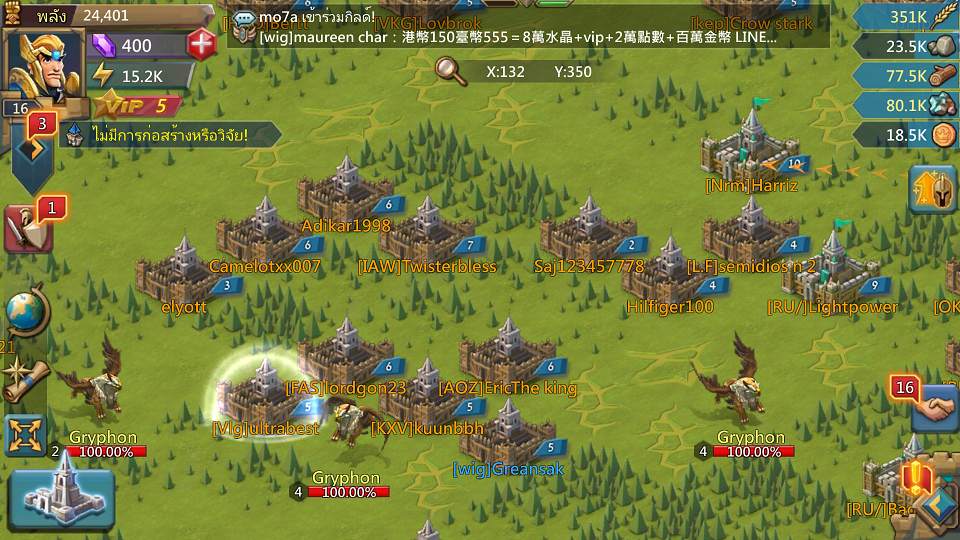
Task: Open the VIP 5 banner
Action: click(138, 106)
